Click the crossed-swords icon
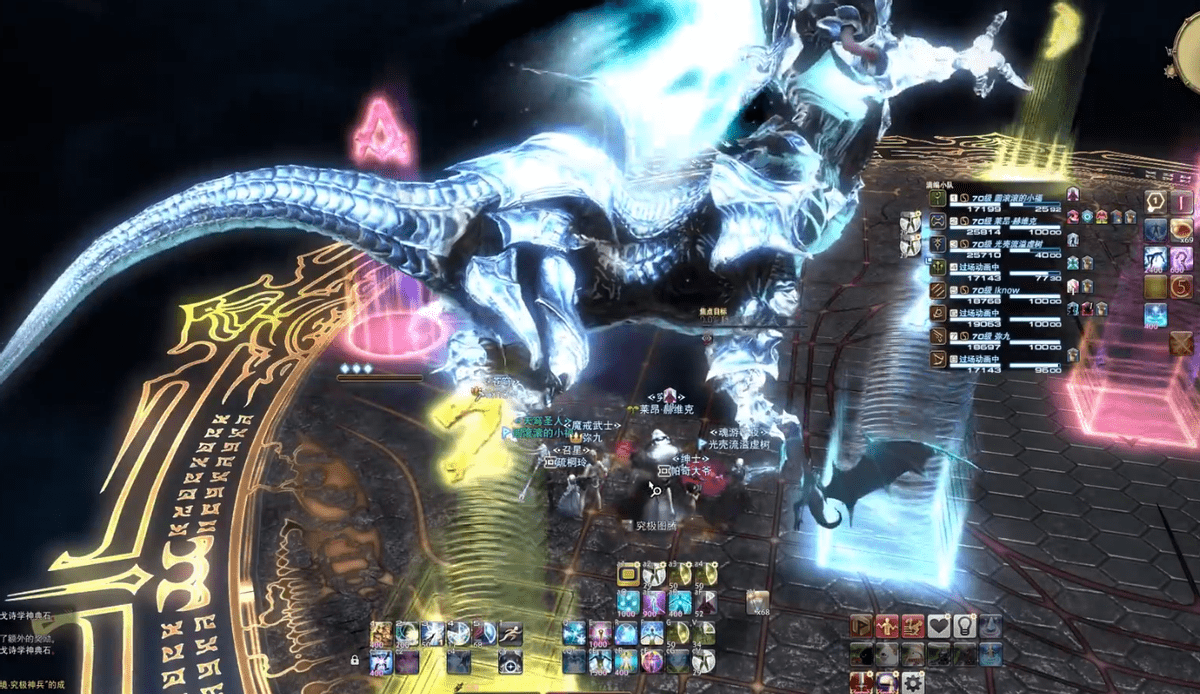Screen dimensions: 1200x694 [x=1181, y=343]
